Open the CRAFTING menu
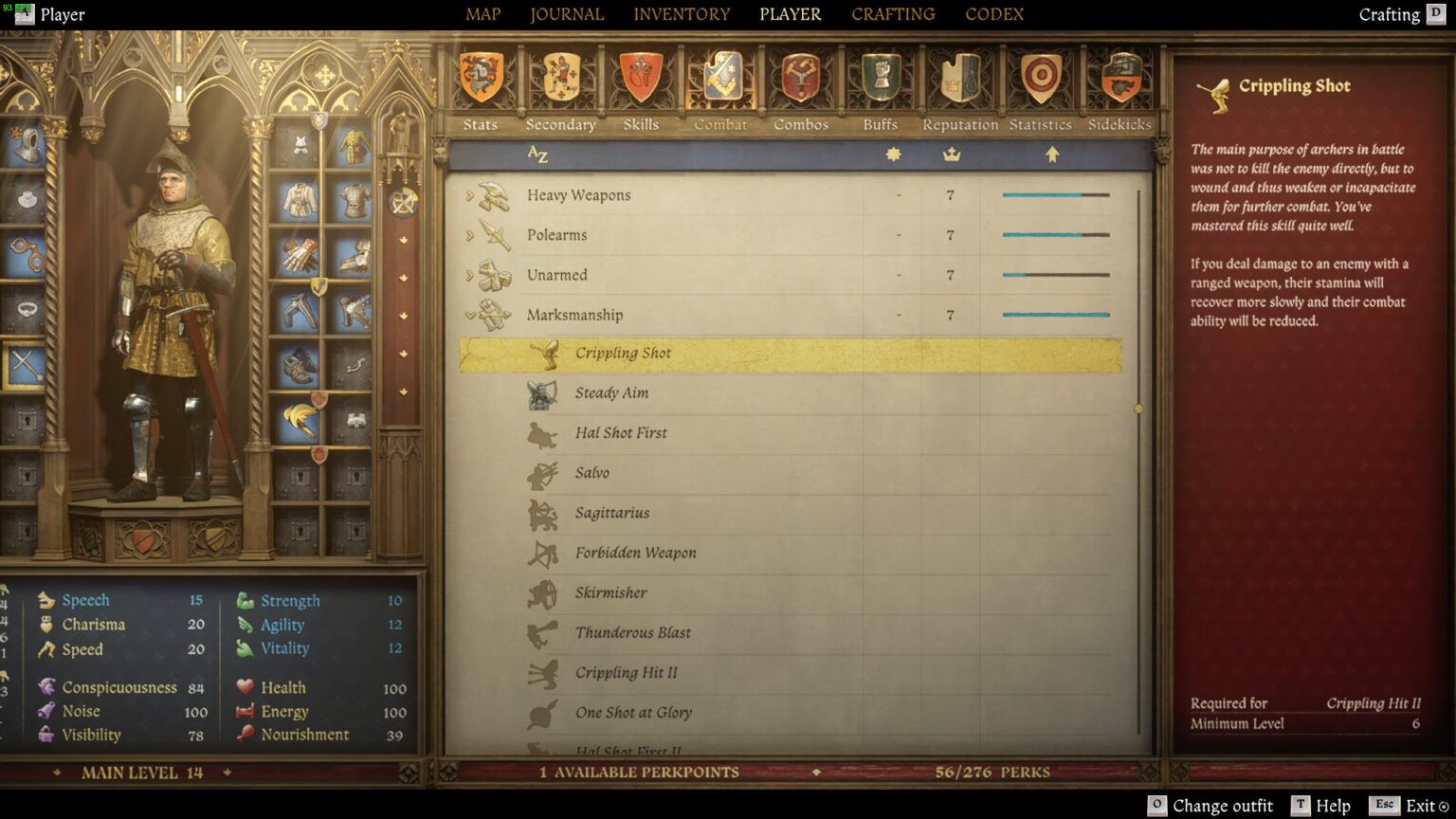The height and width of the screenshot is (819, 1456). [x=892, y=13]
